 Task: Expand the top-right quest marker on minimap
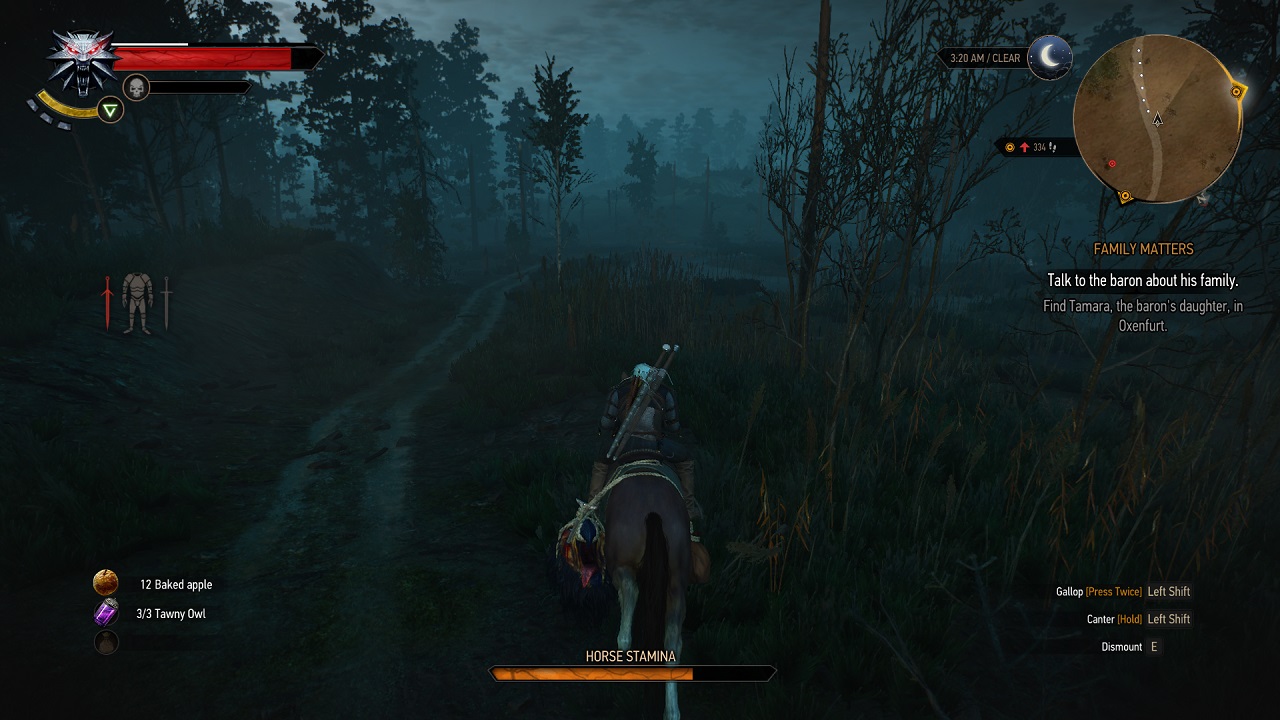tap(1237, 89)
